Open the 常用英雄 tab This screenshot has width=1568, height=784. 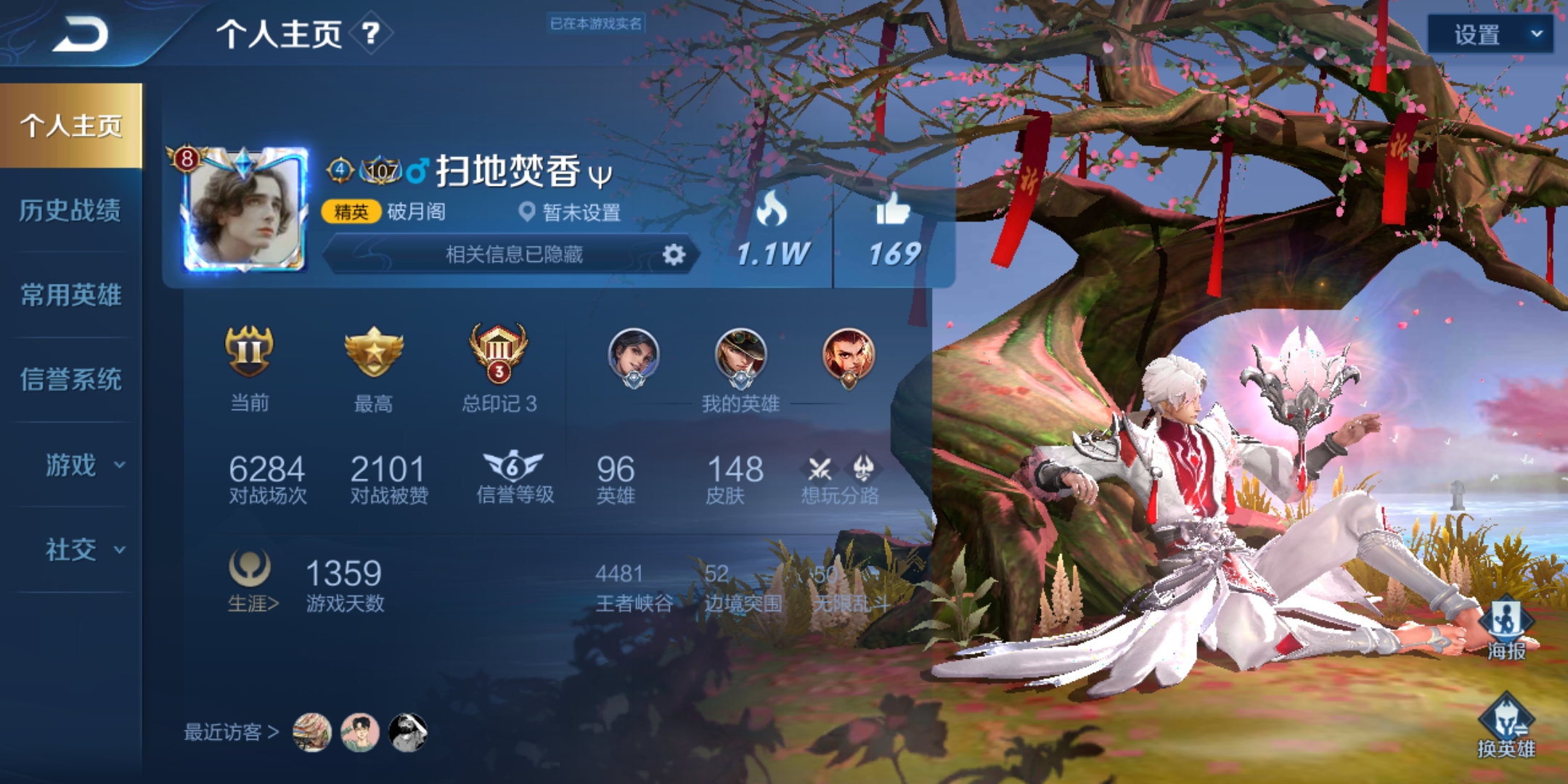(73, 295)
